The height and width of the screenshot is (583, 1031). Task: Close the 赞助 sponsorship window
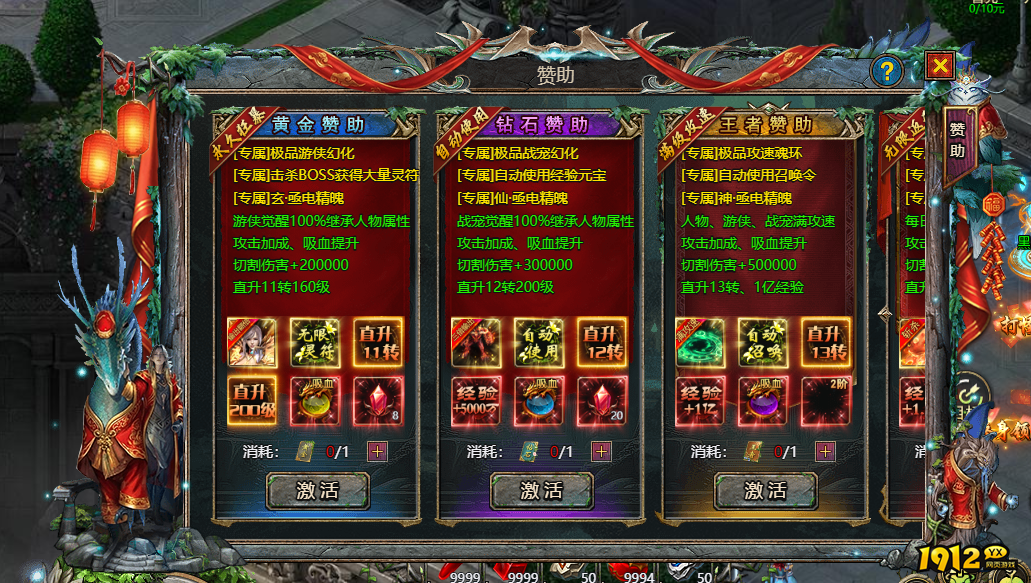pos(940,67)
